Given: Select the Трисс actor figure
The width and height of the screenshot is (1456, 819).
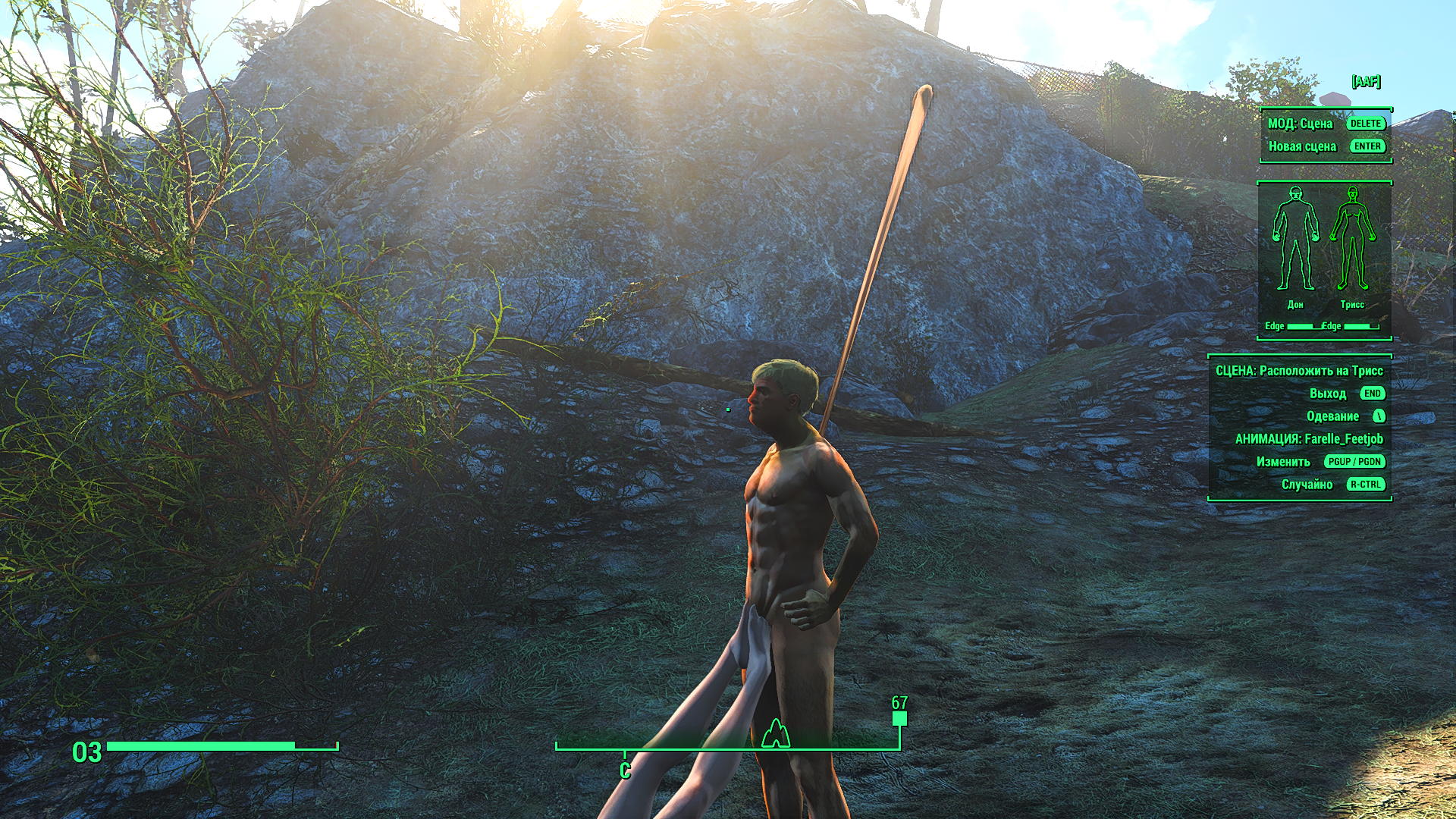Looking at the screenshot, I should click(1352, 240).
